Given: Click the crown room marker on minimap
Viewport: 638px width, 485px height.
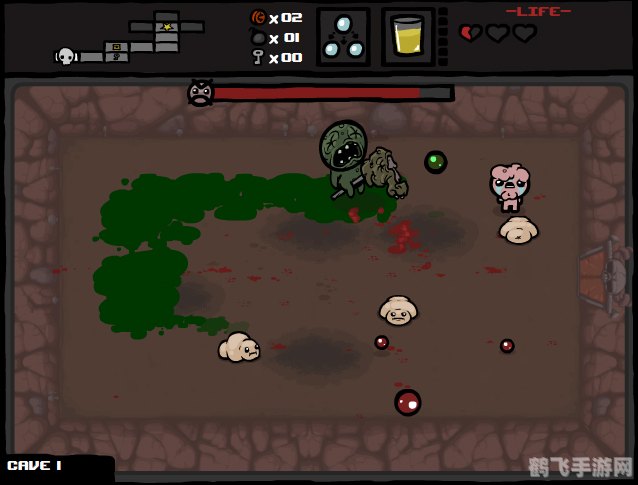Looking at the screenshot, I should tap(167, 26).
